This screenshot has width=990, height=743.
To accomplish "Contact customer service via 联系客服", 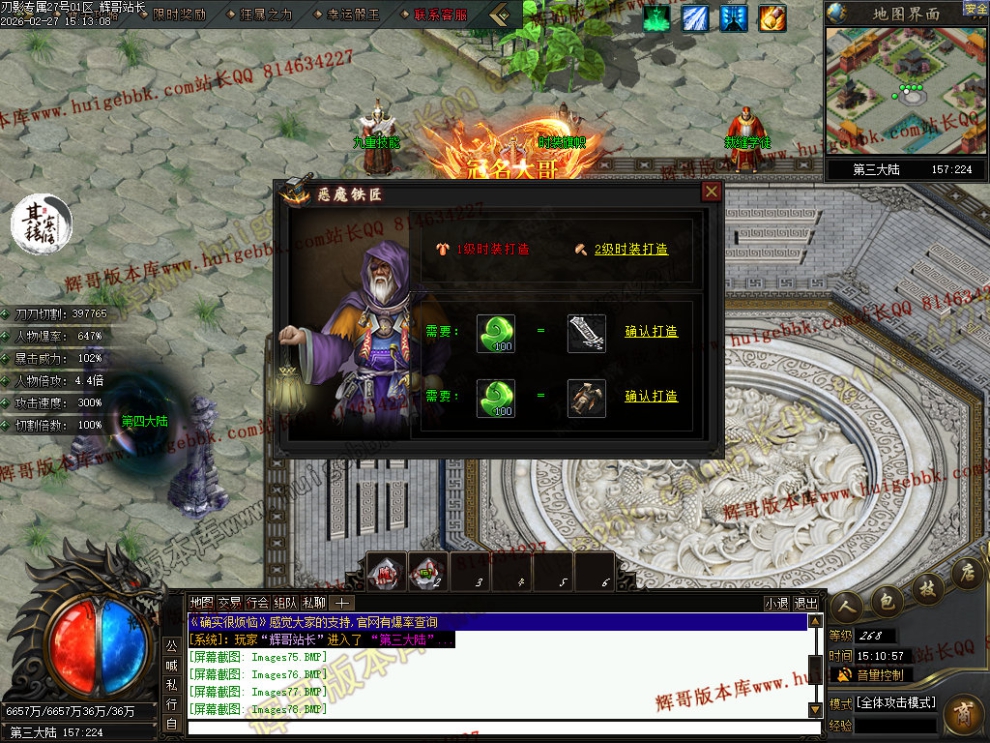I will pyautogui.click(x=439, y=15).
